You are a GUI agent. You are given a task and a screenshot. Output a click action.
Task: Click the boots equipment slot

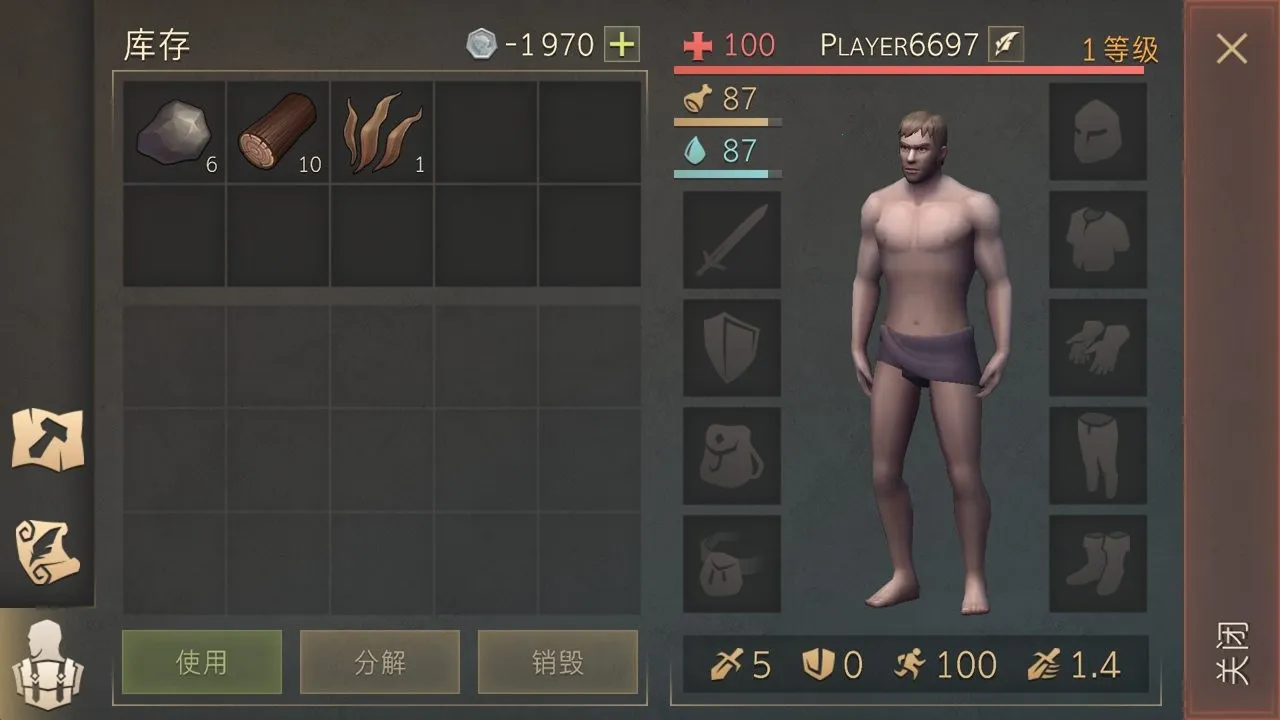click(x=1097, y=563)
